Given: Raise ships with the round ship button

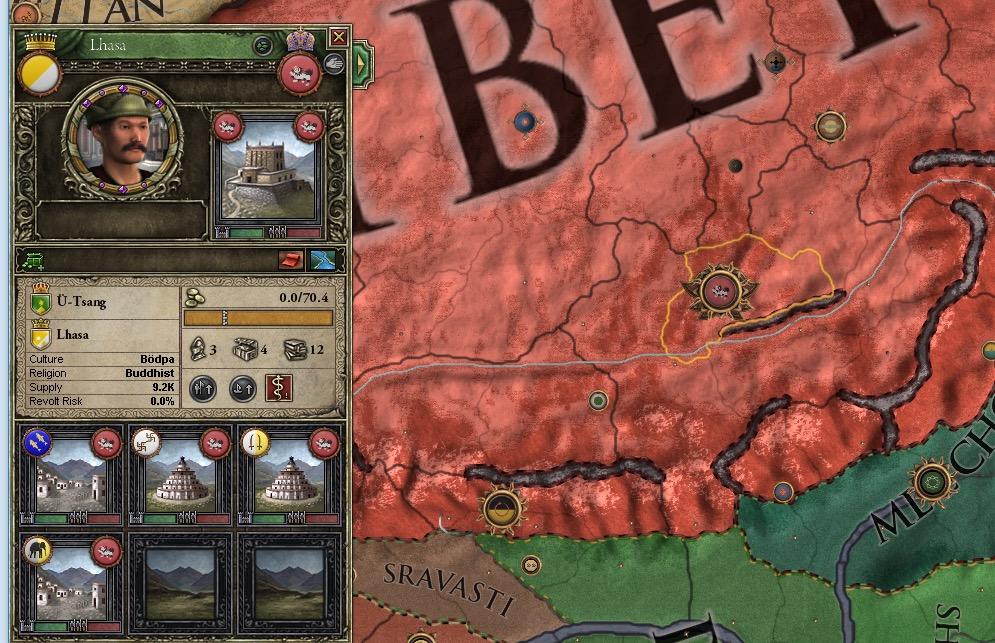Looking at the screenshot, I should pos(243,388).
